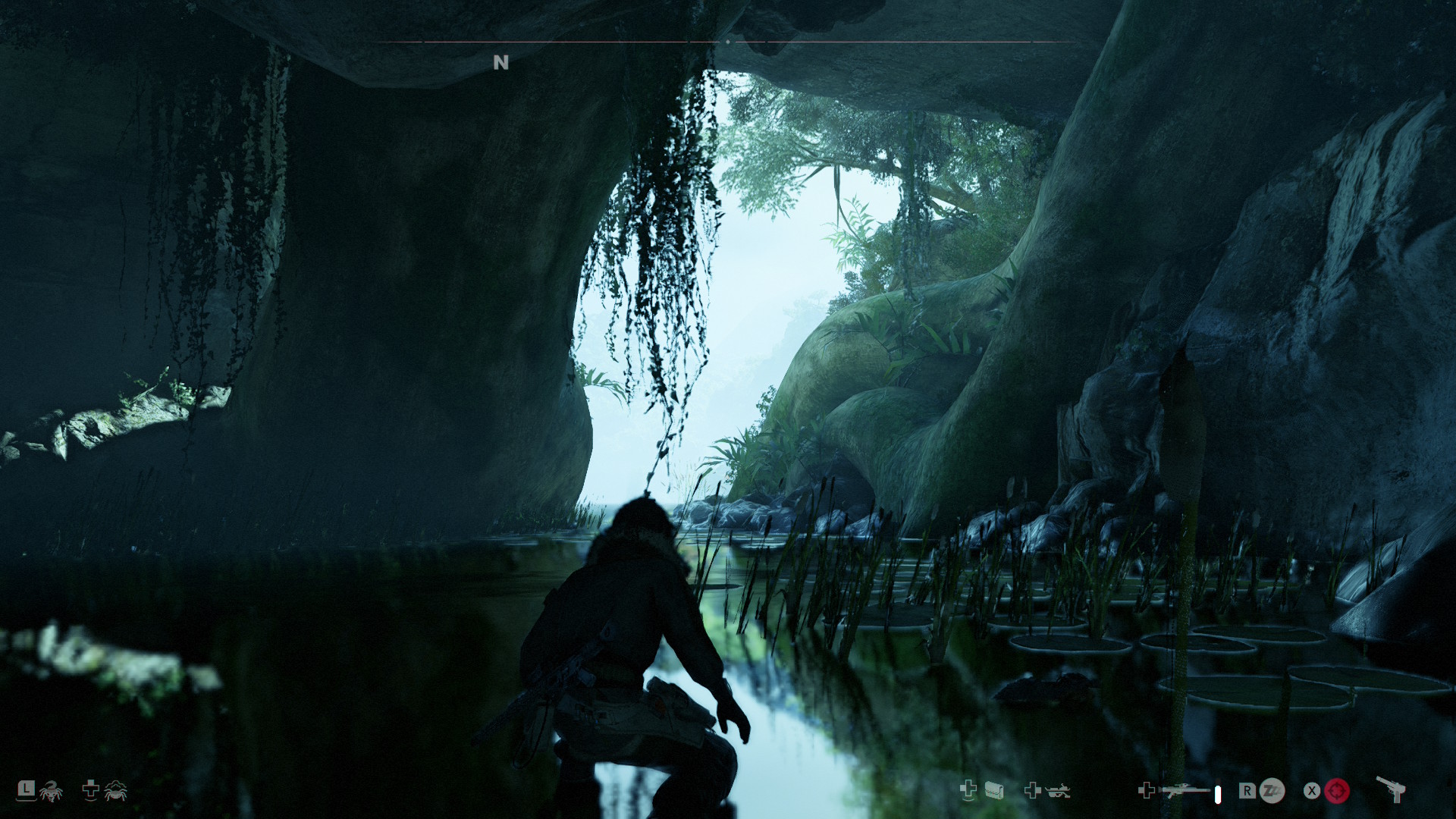
Task: Activate the sleep Zz ability icon
Action: tap(1272, 791)
